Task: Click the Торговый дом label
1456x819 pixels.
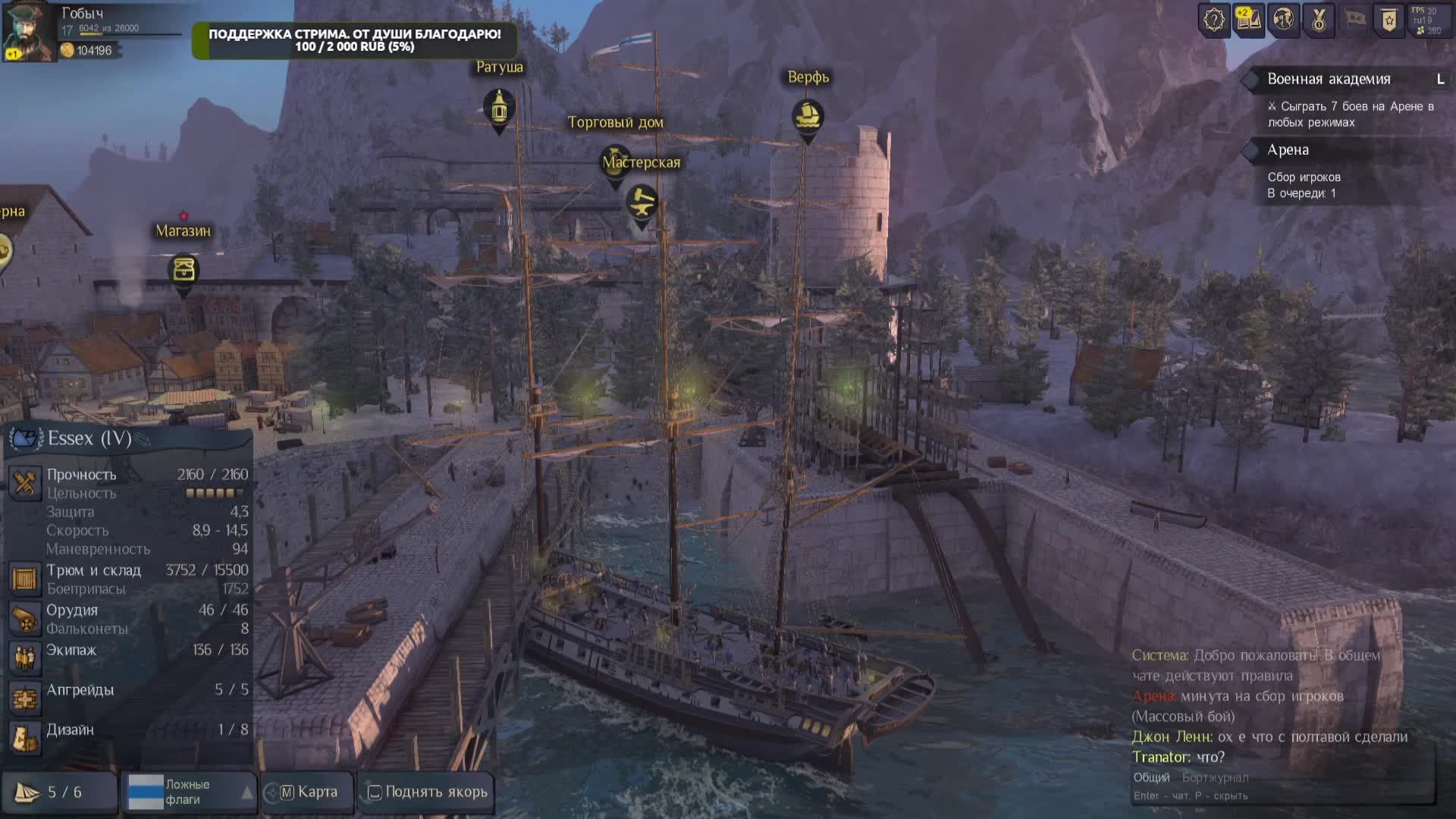Action: [x=615, y=123]
